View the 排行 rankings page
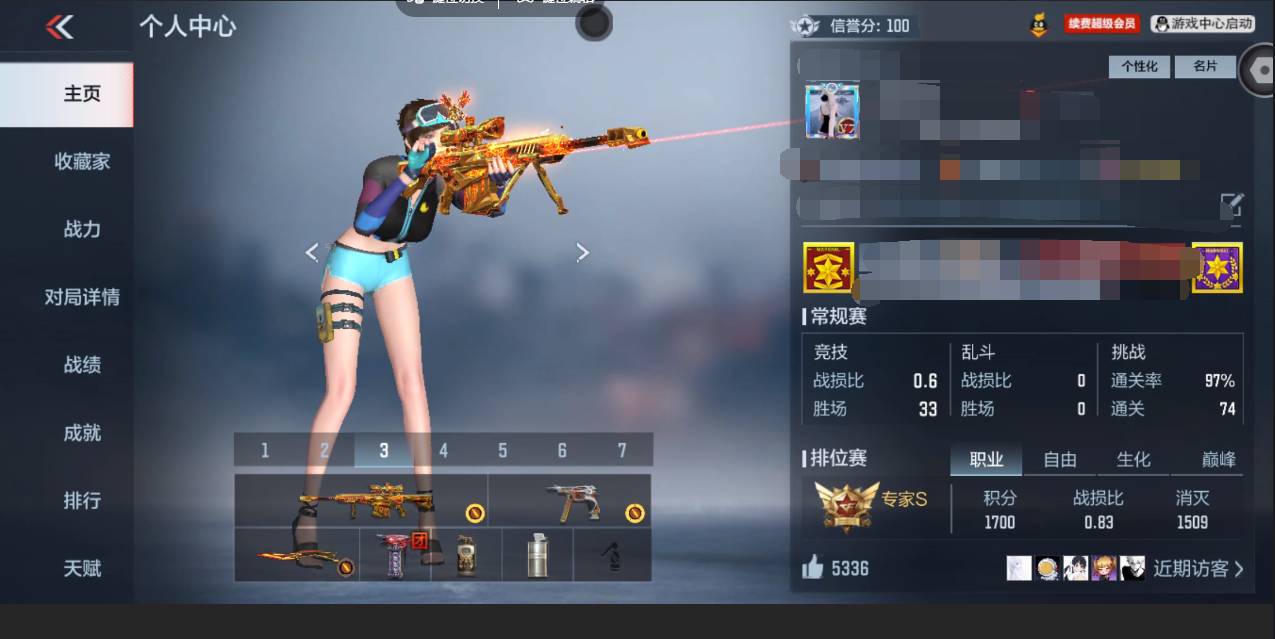The height and width of the screenshot is (639, 1275). 82,500
